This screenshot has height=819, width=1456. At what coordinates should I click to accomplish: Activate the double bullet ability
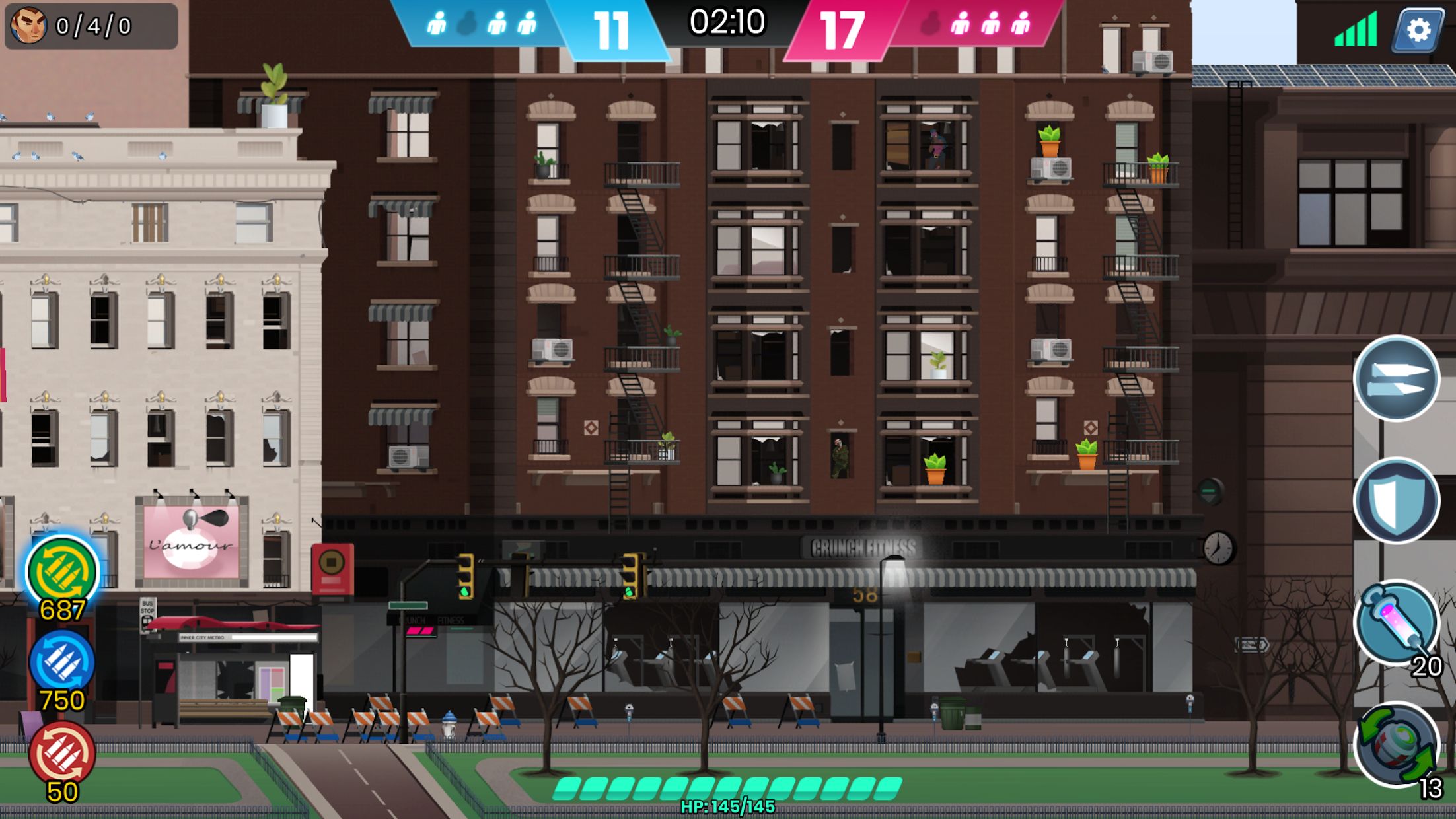tap(1396, 378)
